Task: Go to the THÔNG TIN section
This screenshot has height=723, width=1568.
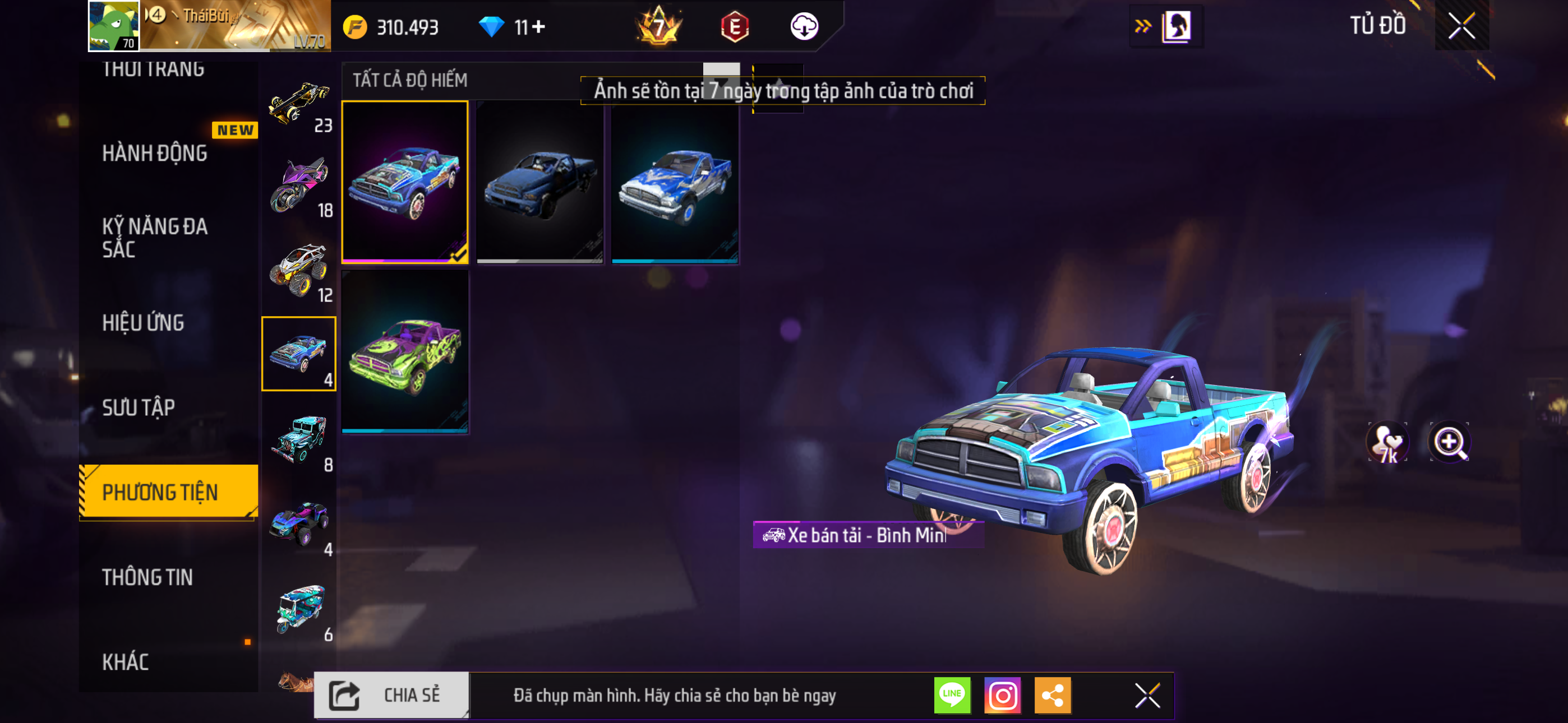Action: 148,577
